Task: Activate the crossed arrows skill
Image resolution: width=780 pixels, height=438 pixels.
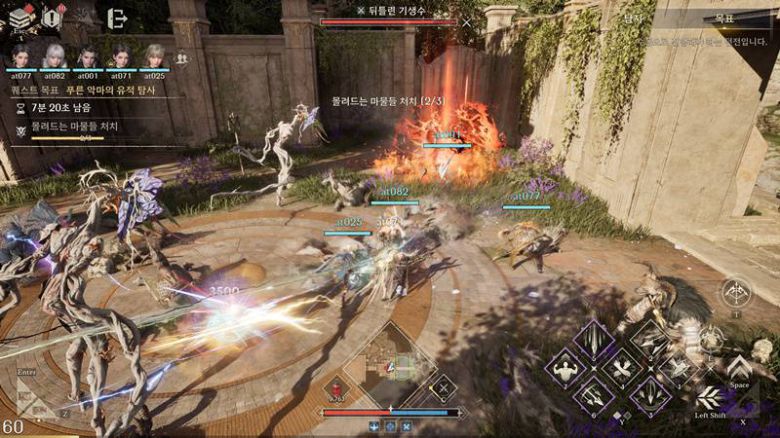Action: pyautogui.click(x=621, y=367)
